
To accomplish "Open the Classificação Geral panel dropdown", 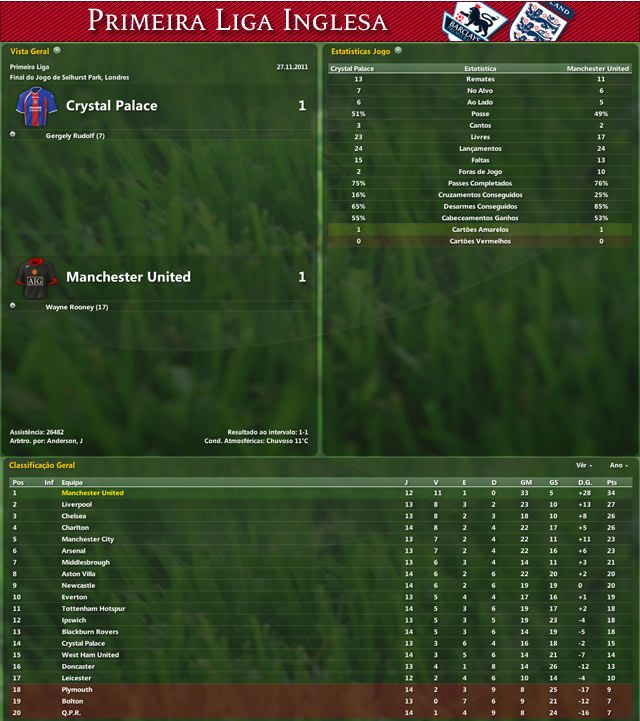I will tap(81, 465).
